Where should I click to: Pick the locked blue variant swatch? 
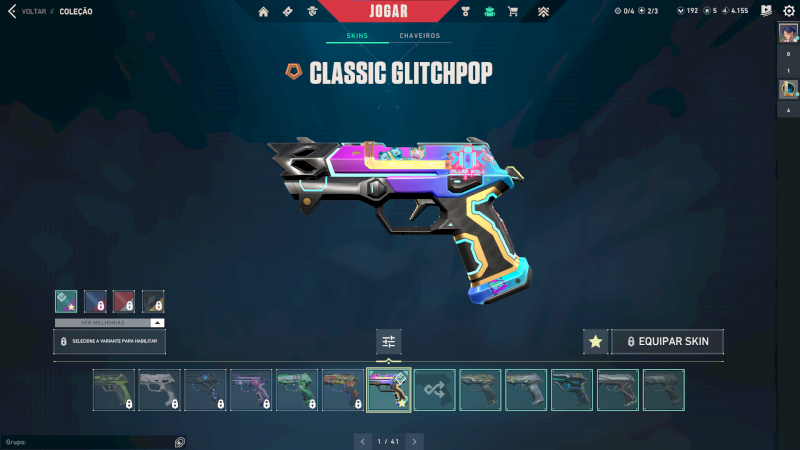click(96, 301)
